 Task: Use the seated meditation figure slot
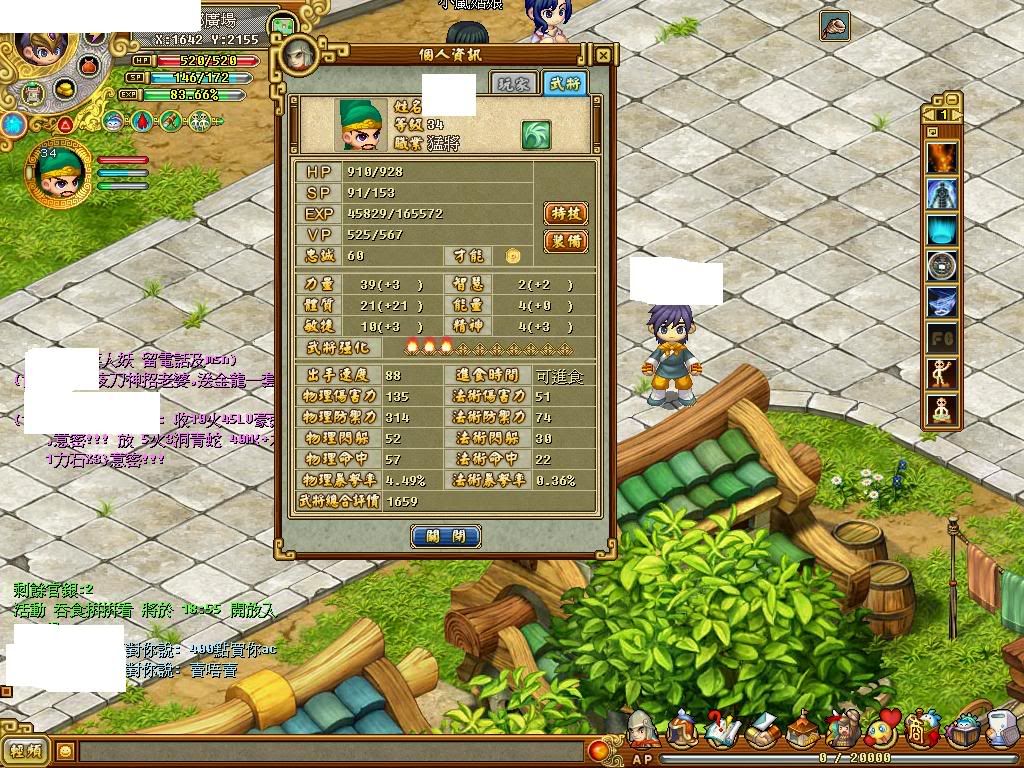[941, 409]
